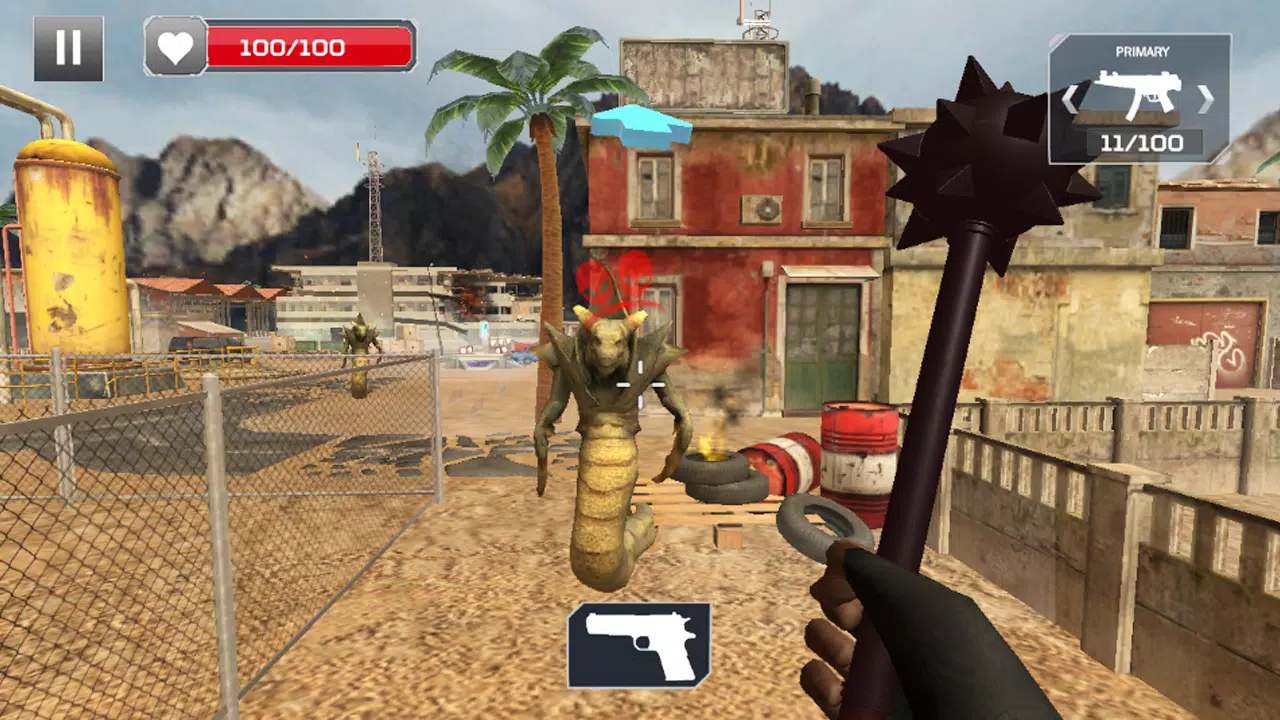Tap the white pistol icon at the bottom center
1280x720 pixels.
[x=640, y=643]
